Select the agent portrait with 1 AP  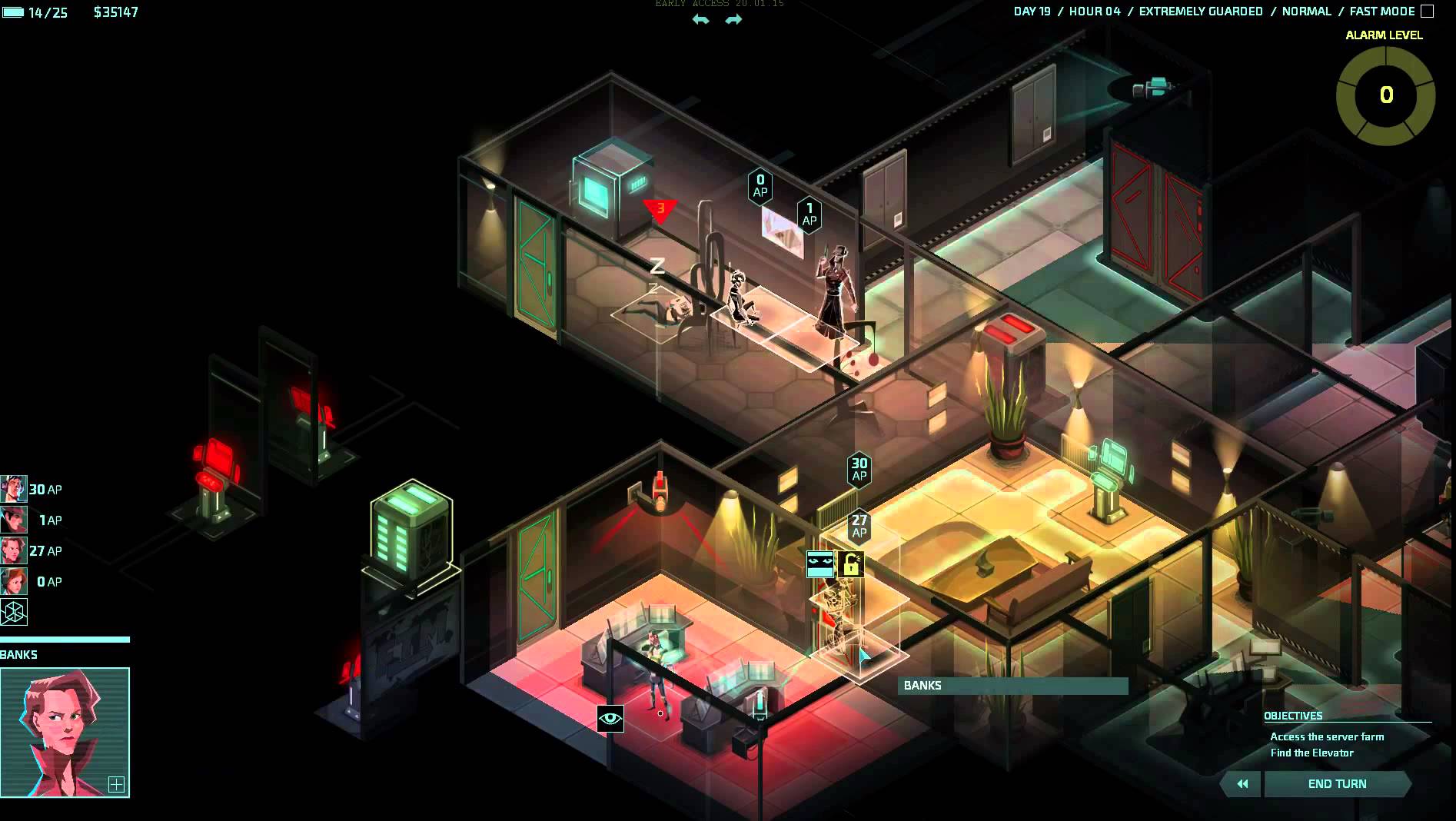[x=13, y=520]
